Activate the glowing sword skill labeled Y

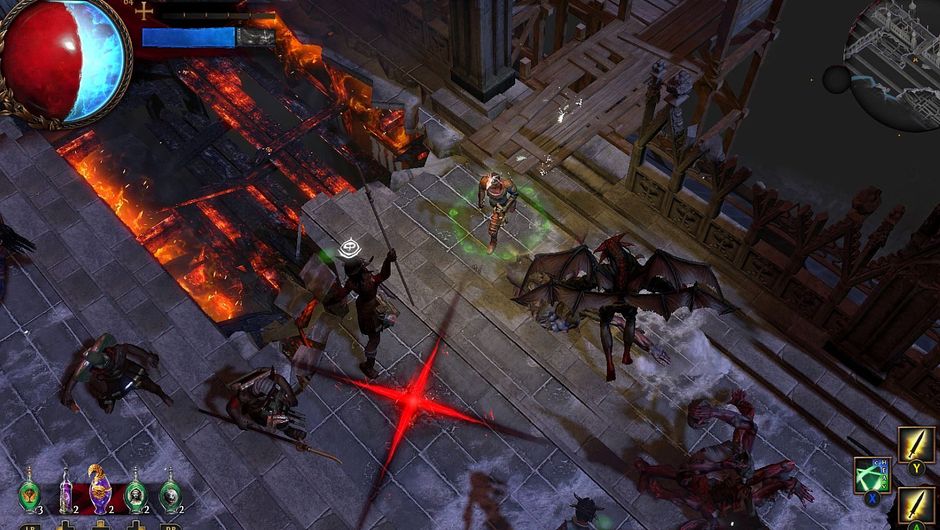[x=916, y=445]
